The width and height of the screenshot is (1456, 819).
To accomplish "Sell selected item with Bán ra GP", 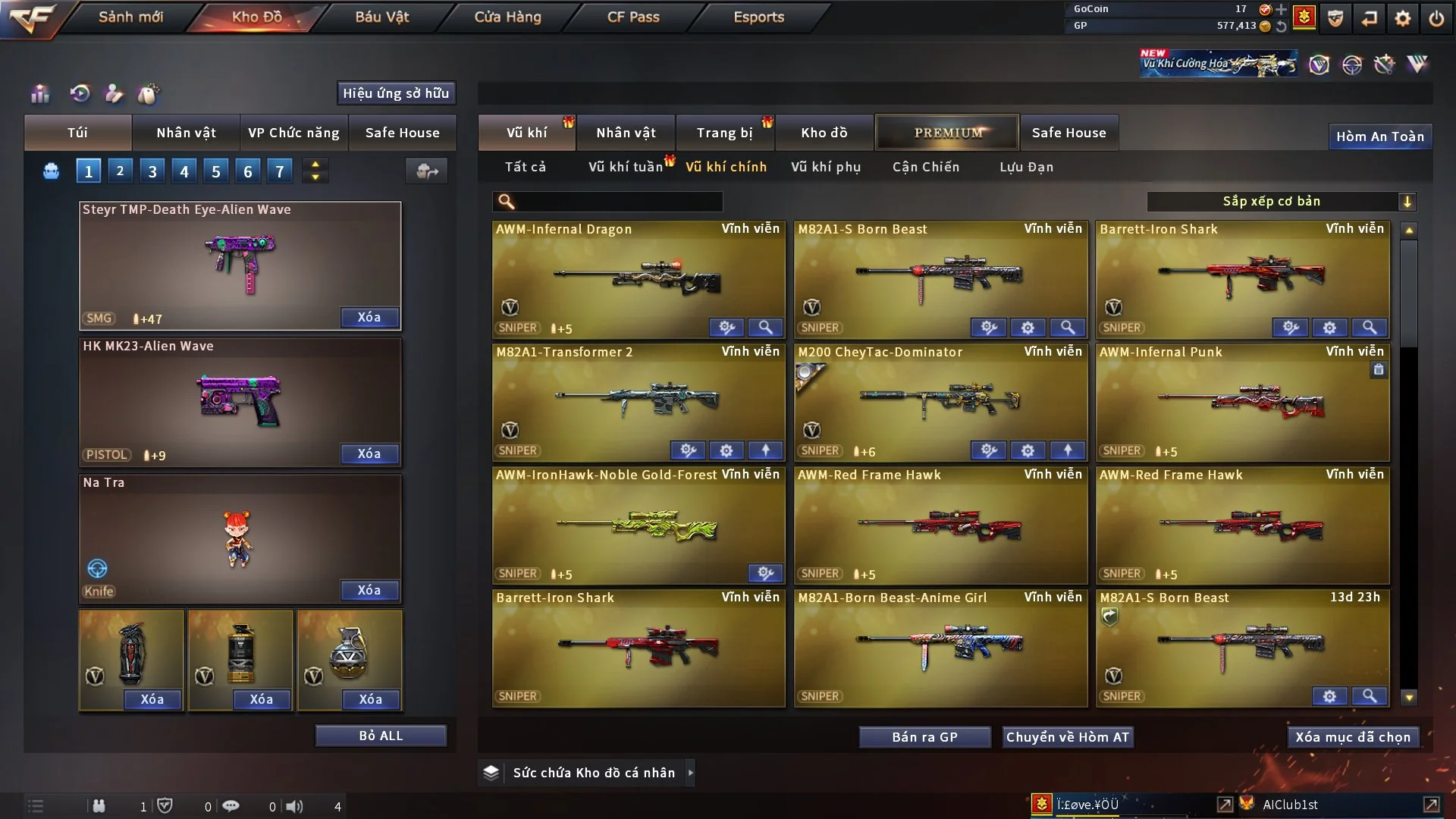I will [x=924, y=737].
